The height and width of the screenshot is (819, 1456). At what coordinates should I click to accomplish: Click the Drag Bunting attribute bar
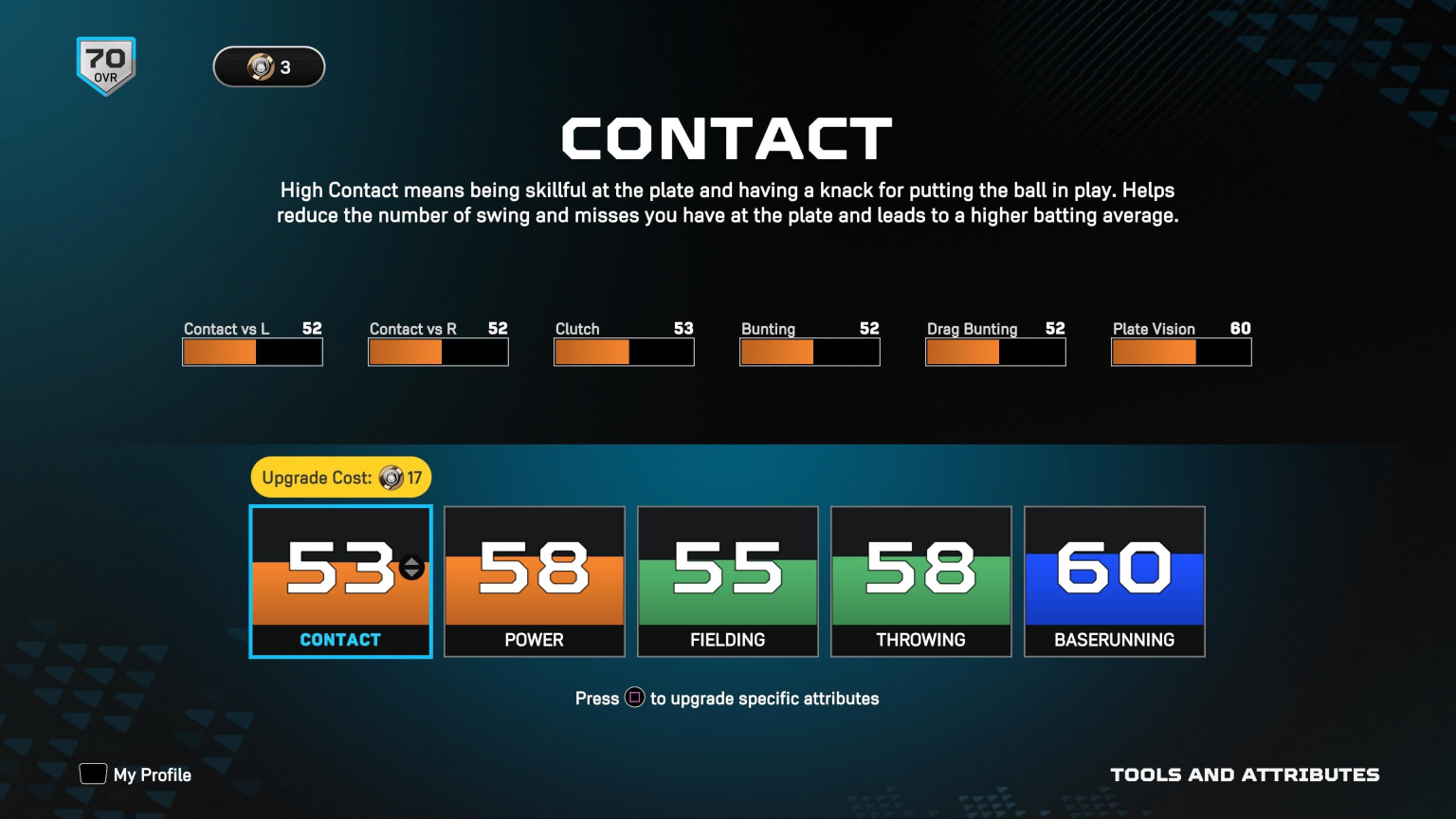(x=995, y=352)
